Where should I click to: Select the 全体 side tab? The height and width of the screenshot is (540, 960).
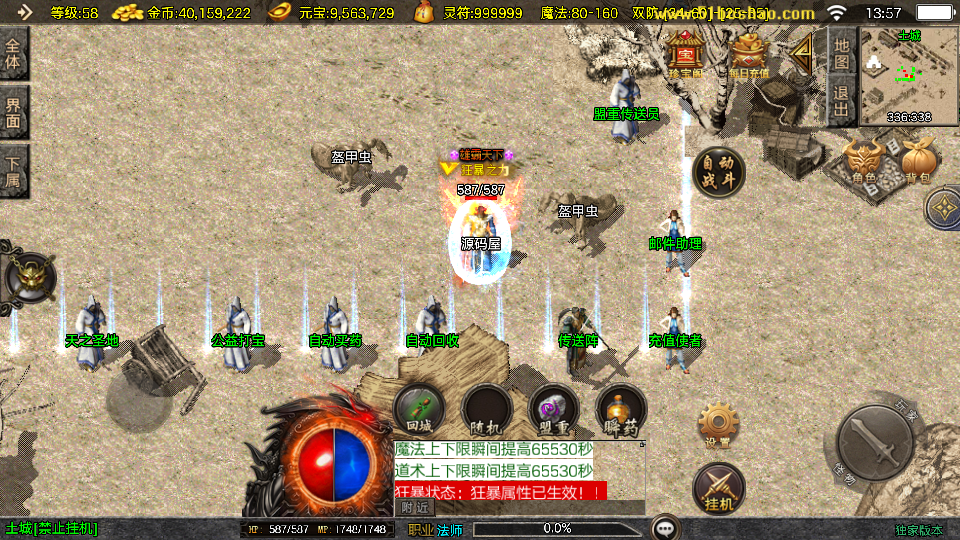(x=14, y=54)
